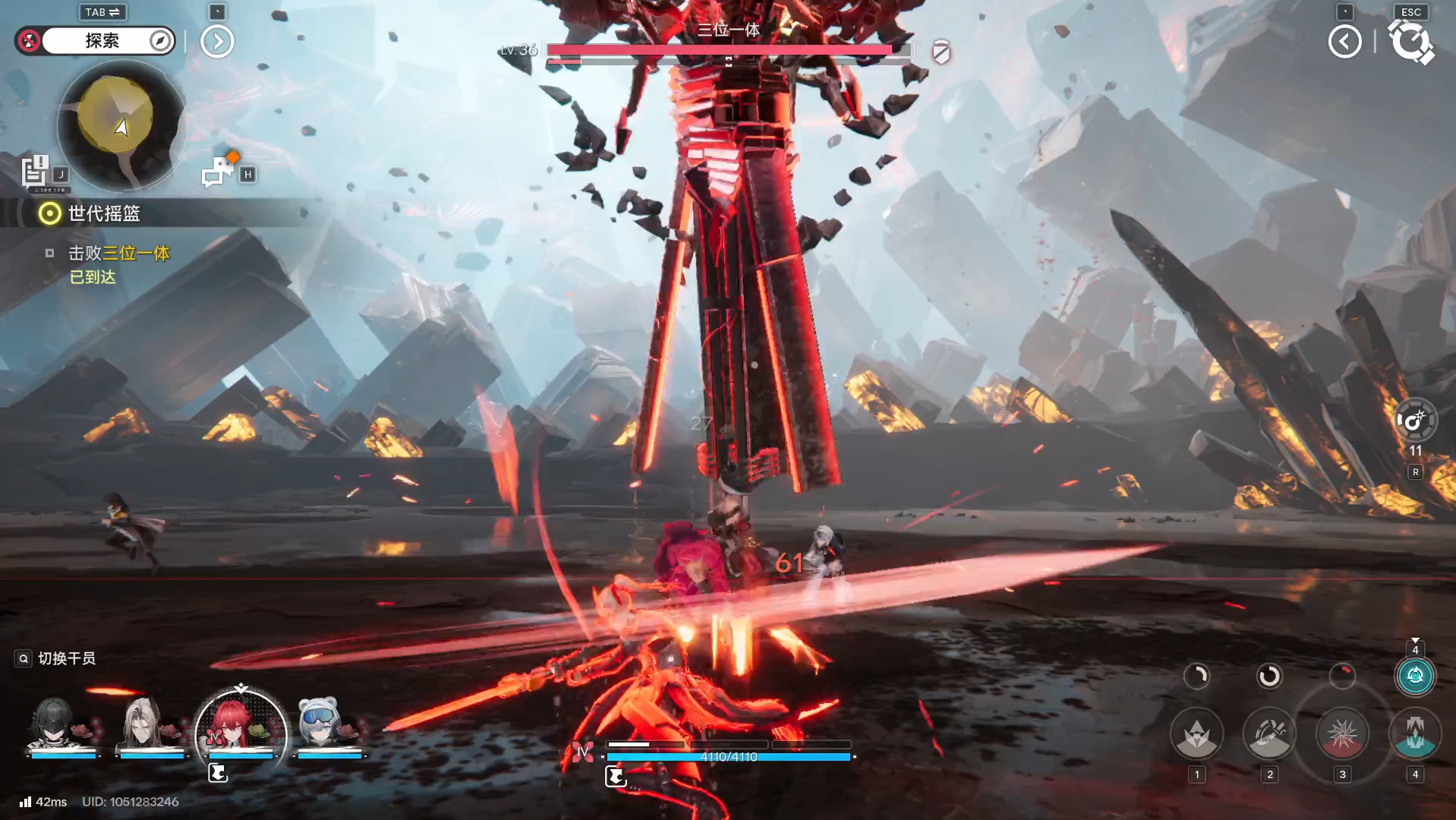
Task: Click the shield icon beside the boss bar
Action: pyautogui.click(x=941, y=52)
